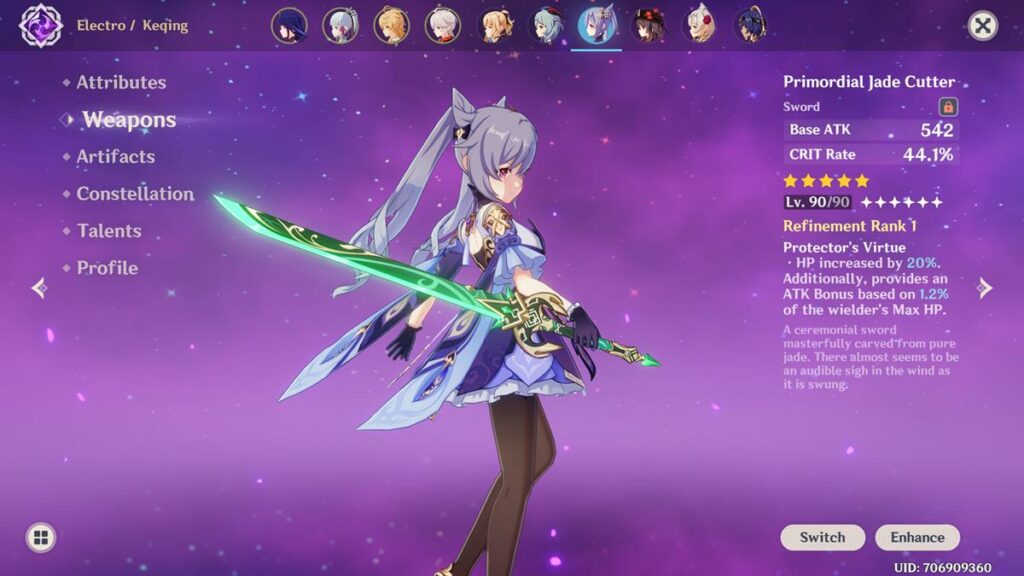Click the Electro element emblem icon
1024x576 pixels.
(x=41, y=26)
